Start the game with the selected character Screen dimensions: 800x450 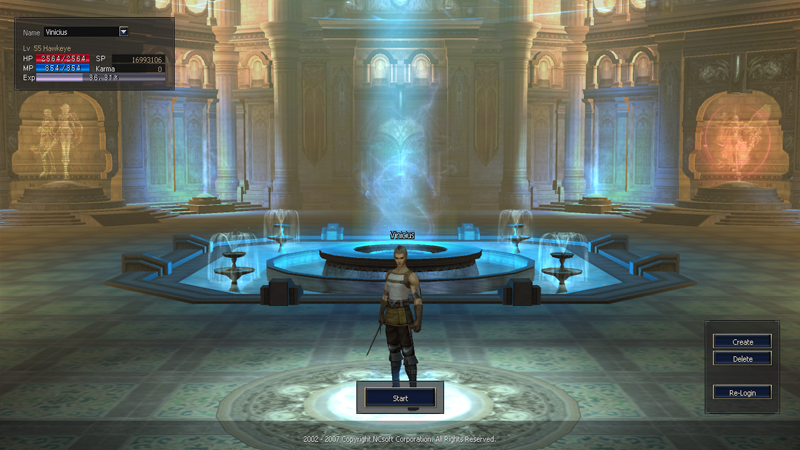click(x=400, y=398)
